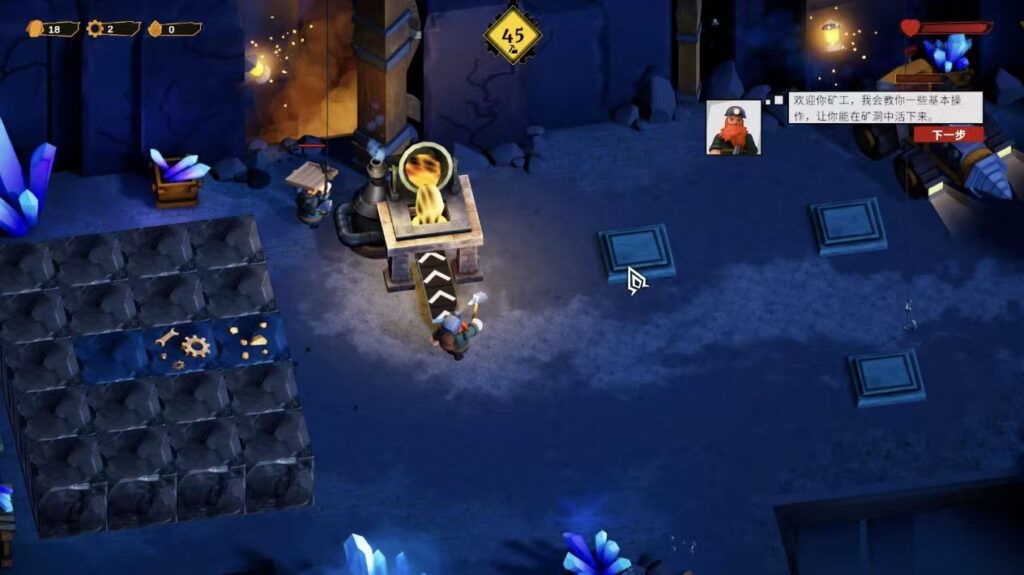Click the red 下一步 button in the tutorial dialogue

(948, 134)
